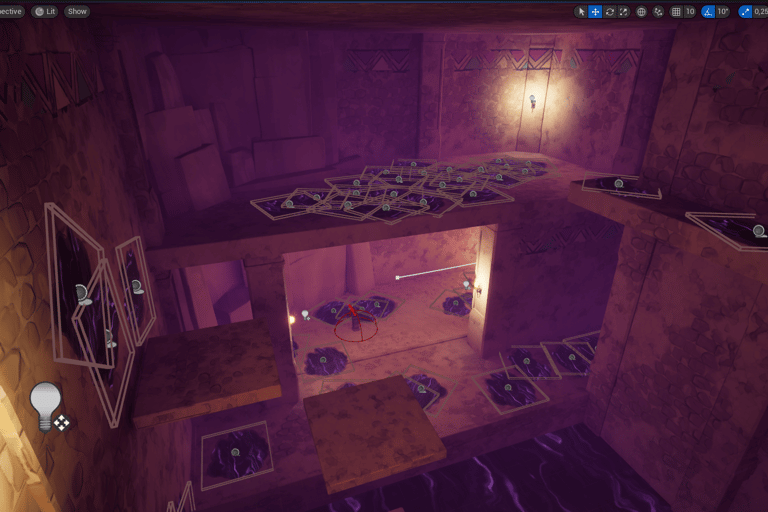Toggle the world/local coordinate globe button
This screenshot has height=512, width=768.
click(641, 11)
